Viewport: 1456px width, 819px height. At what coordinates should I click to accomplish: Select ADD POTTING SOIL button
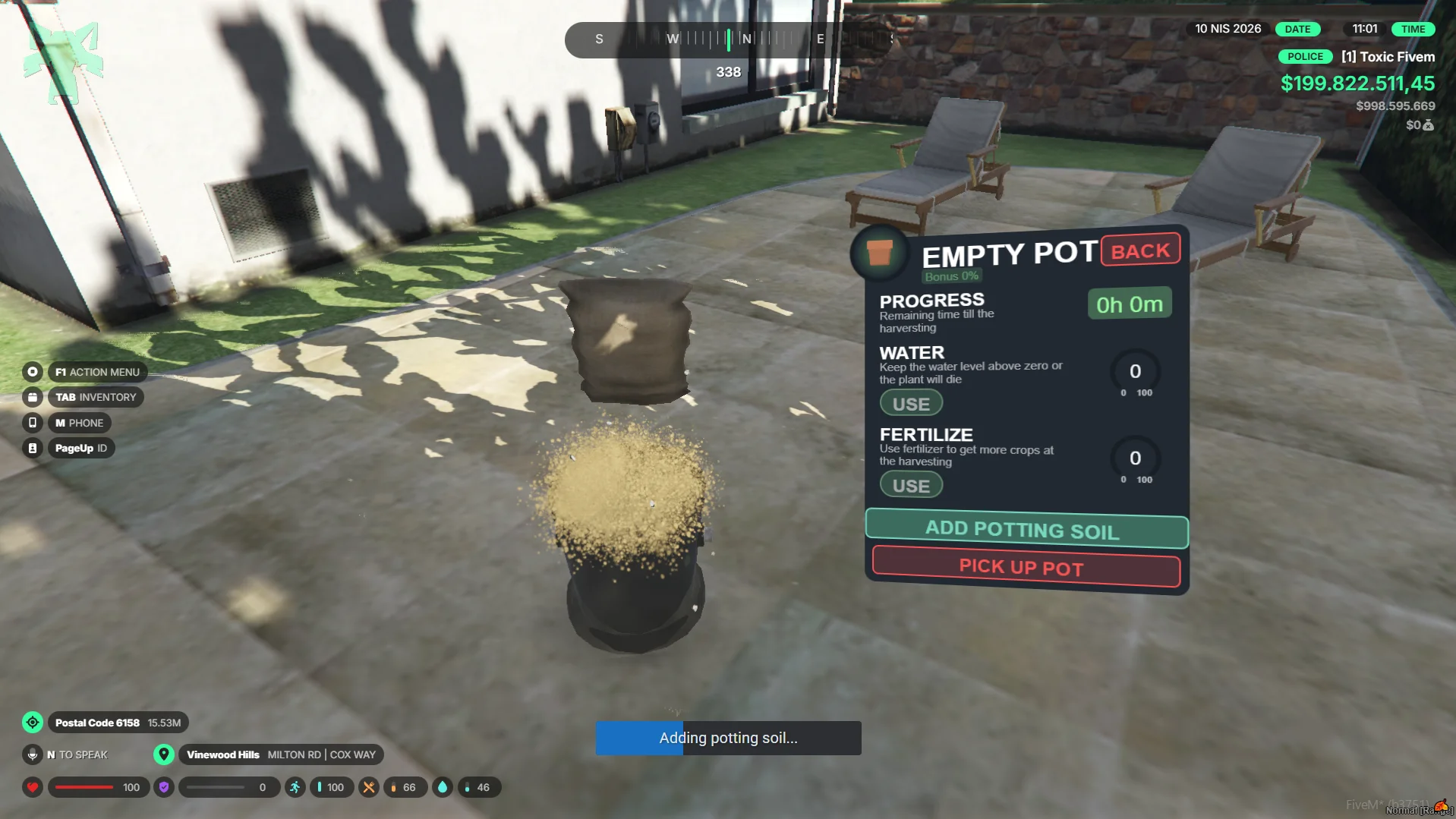click(x=1026, y=529)
